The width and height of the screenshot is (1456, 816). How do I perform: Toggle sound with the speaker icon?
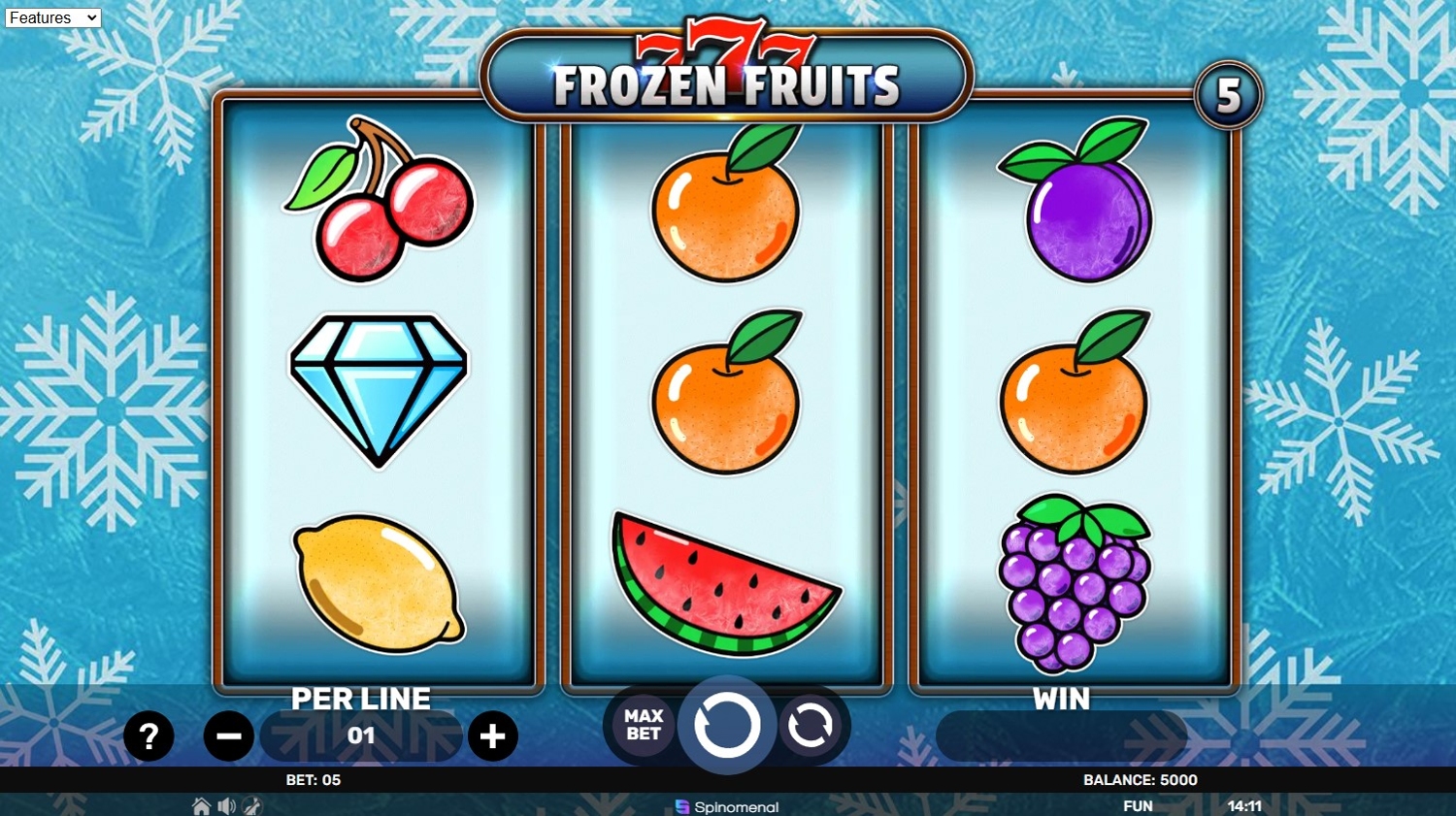[226, 806]
